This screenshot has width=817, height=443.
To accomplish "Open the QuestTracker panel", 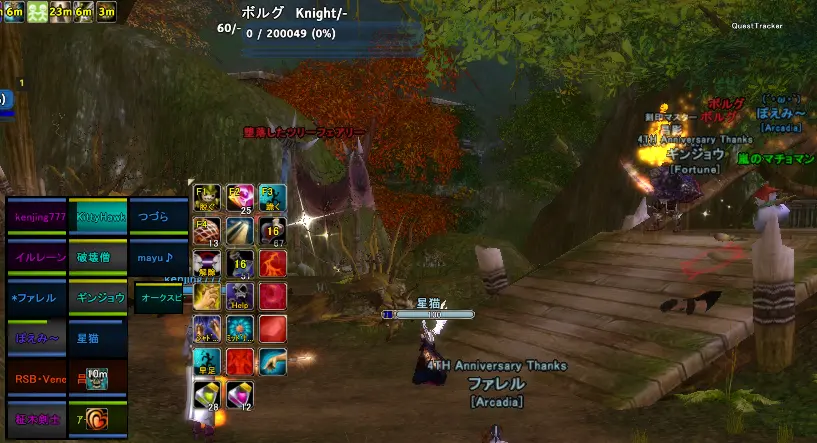I will 755,26.
